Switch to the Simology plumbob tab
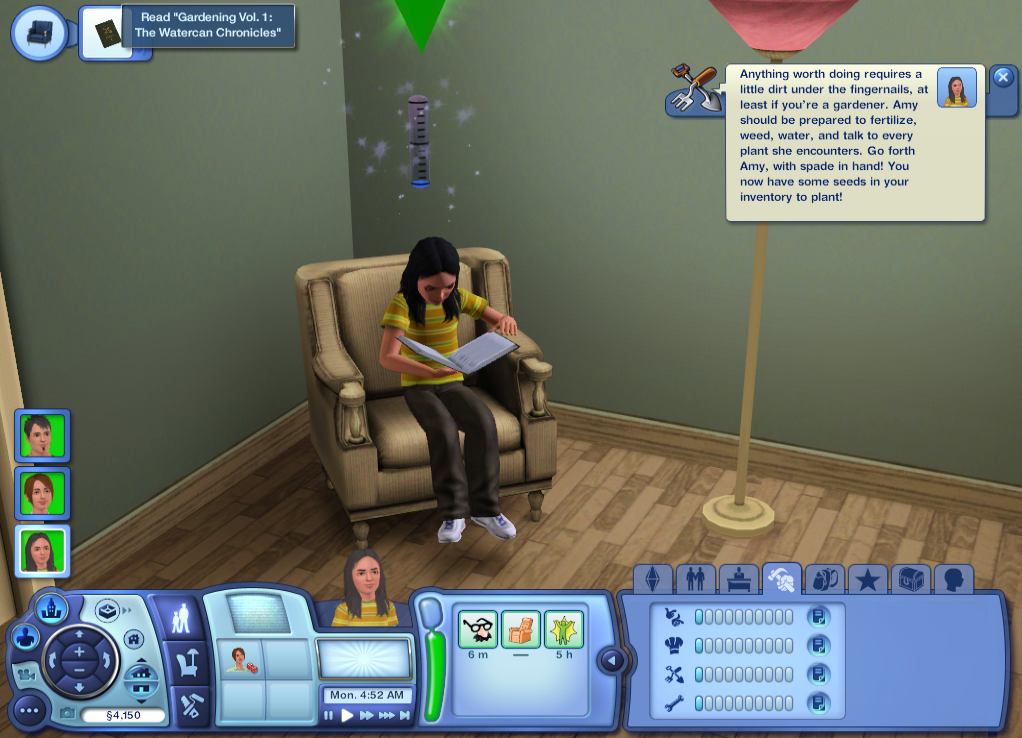The image size is (1022, 738). click(x=652, y=579)
